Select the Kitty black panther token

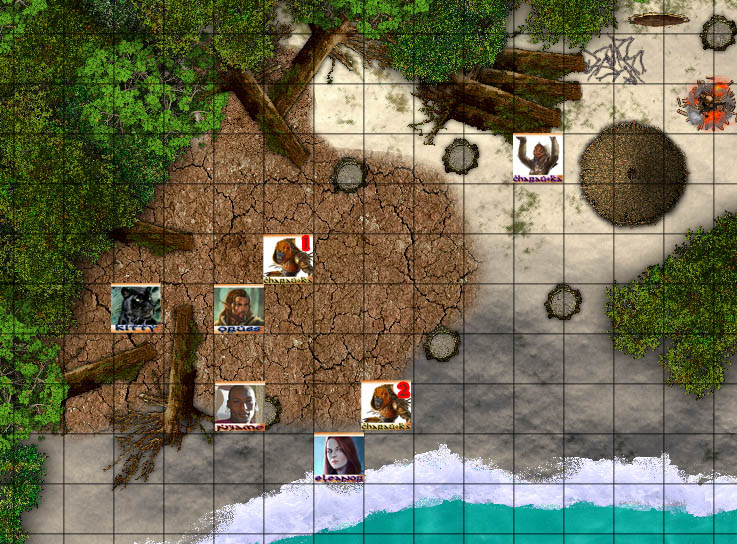(136, 307)
